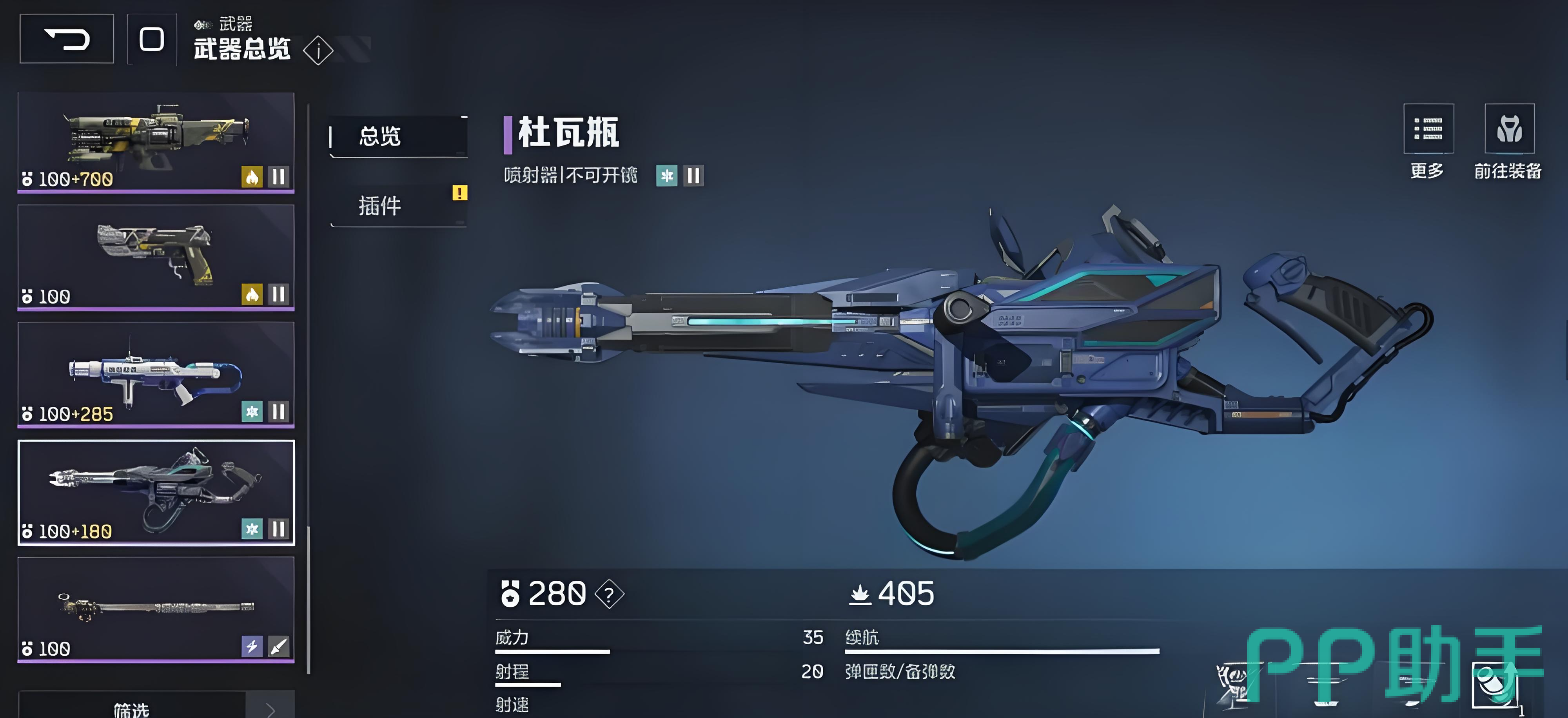Image resolution: width=1568 pixels, height=718 pixels.
Task: Open weapon overview info icon
Action: click(318, 51)
